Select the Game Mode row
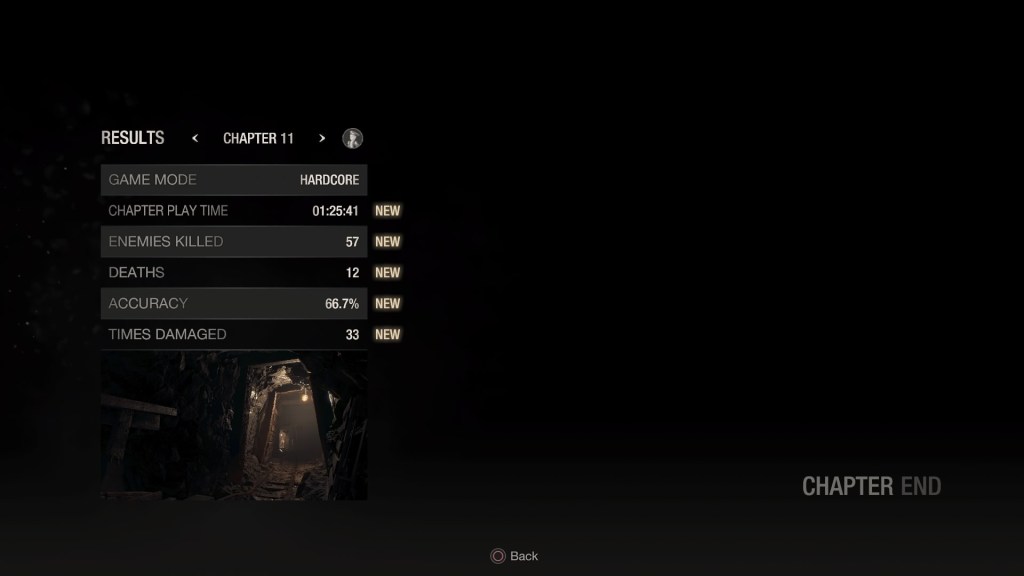The image size is (1024, 576). point(233,180)
